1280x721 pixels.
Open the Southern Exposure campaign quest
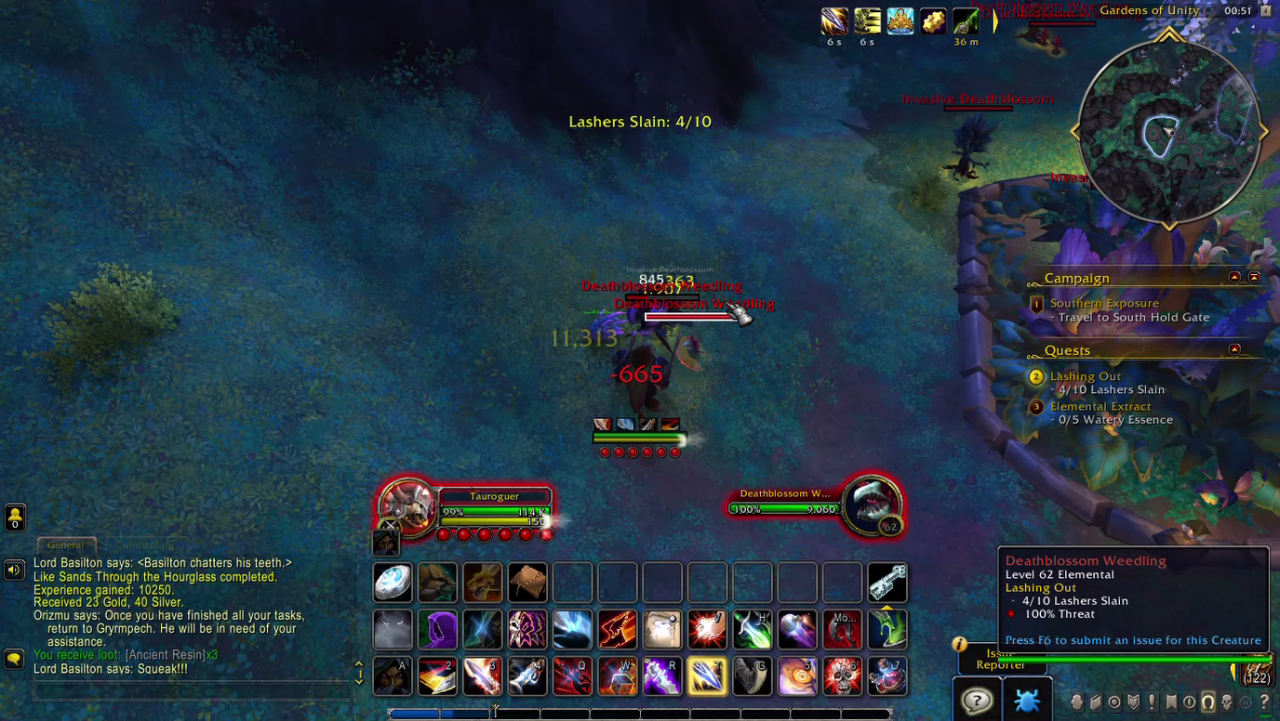1104,303
